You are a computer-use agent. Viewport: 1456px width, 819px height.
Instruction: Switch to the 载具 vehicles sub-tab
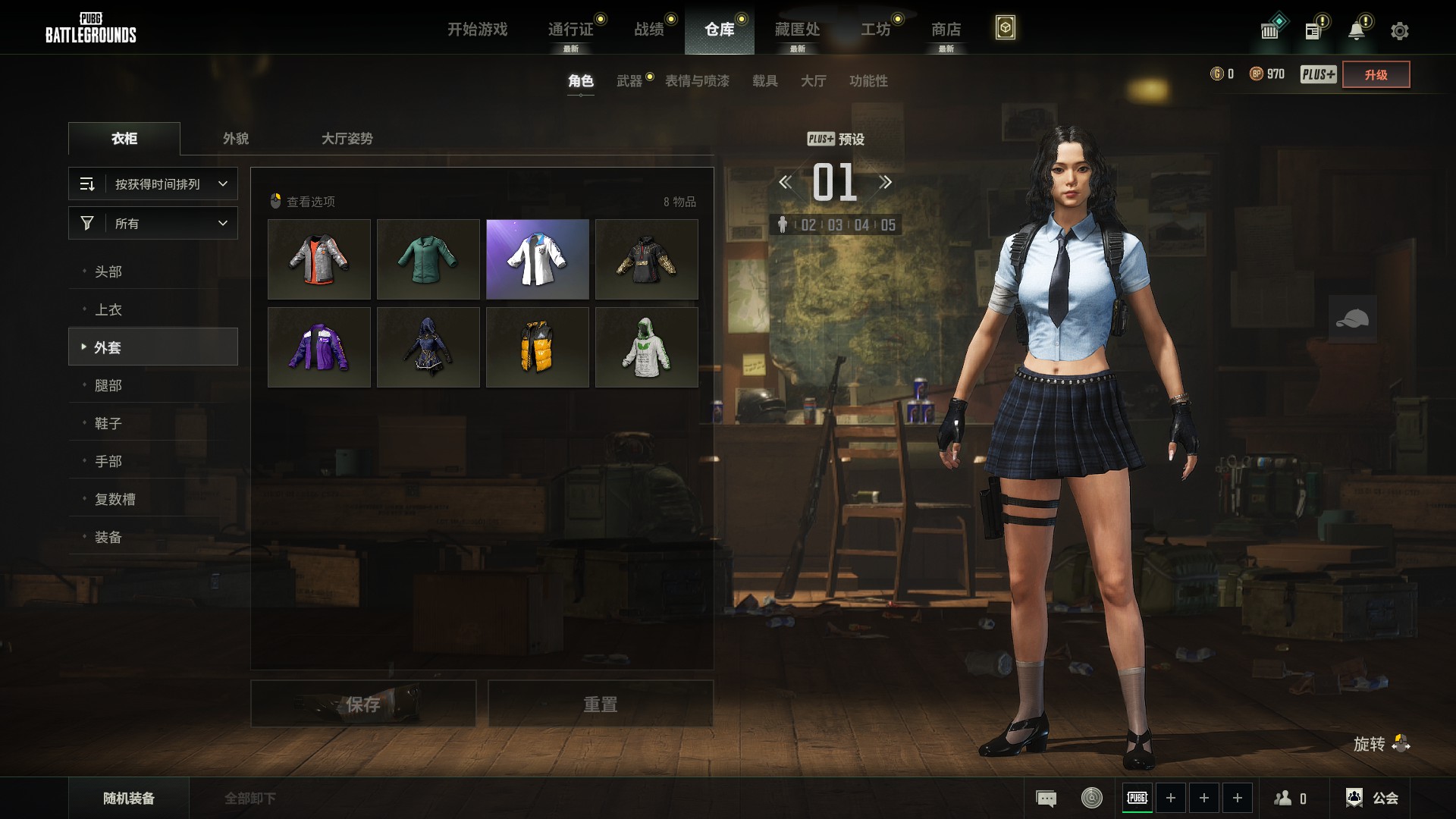pyautogui.click(x=764, y=81)
